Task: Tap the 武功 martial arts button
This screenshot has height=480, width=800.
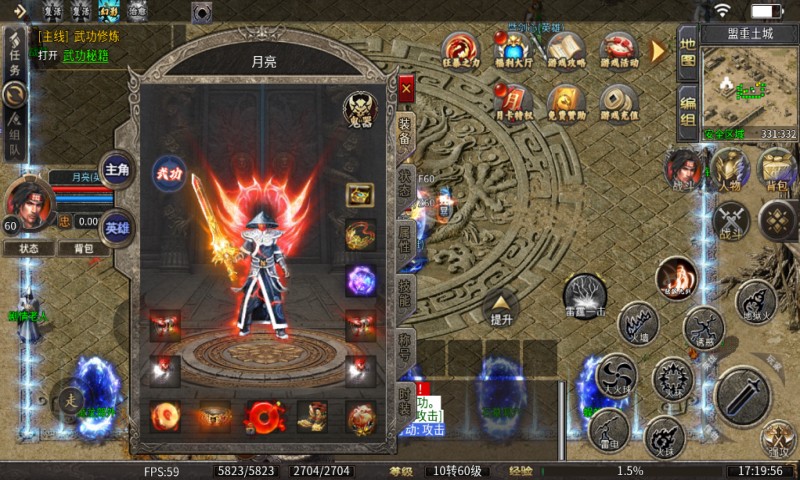Action: coord(167,172)
